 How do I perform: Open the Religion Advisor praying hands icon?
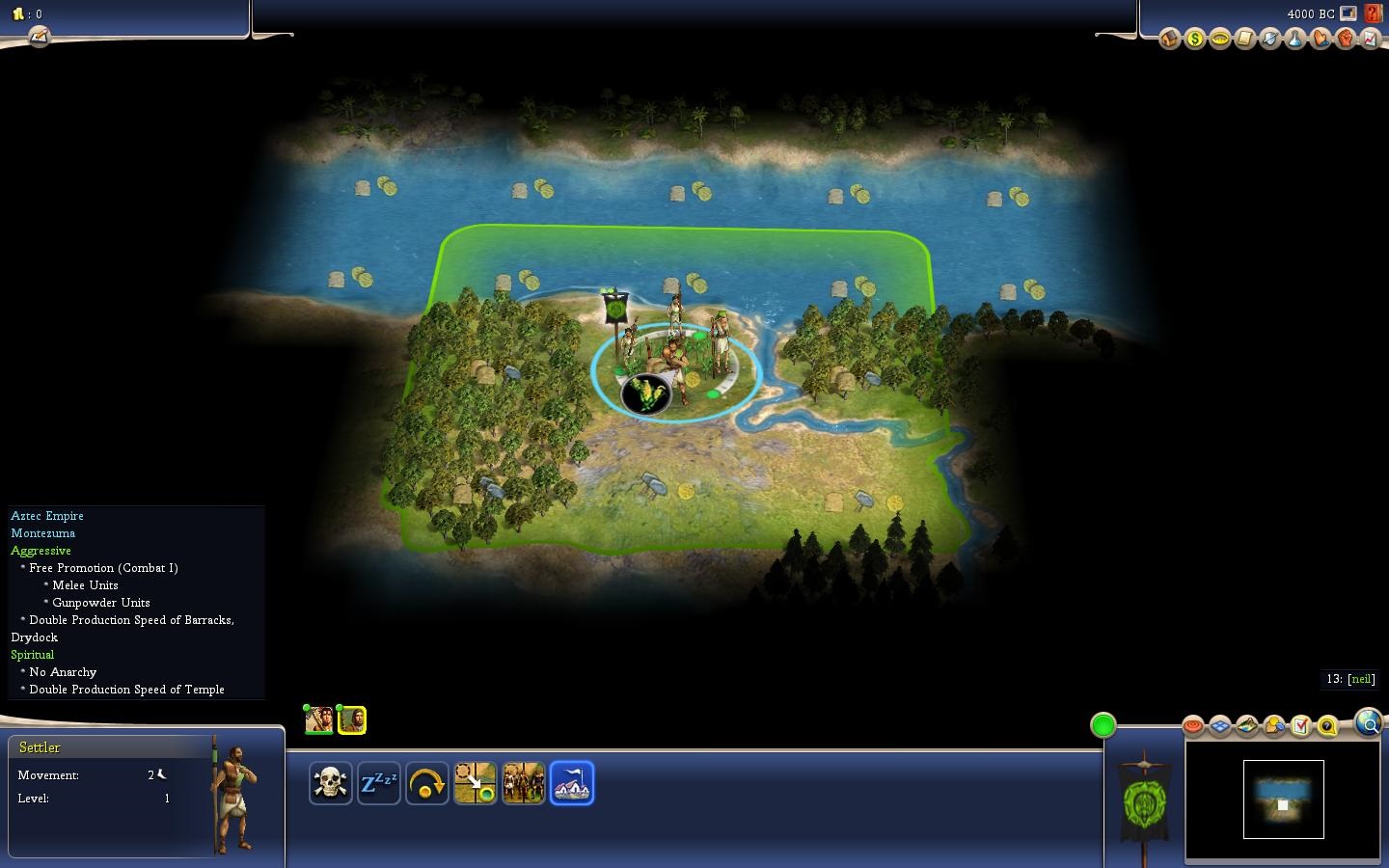pyautogui.click(x=1320, y=39)
